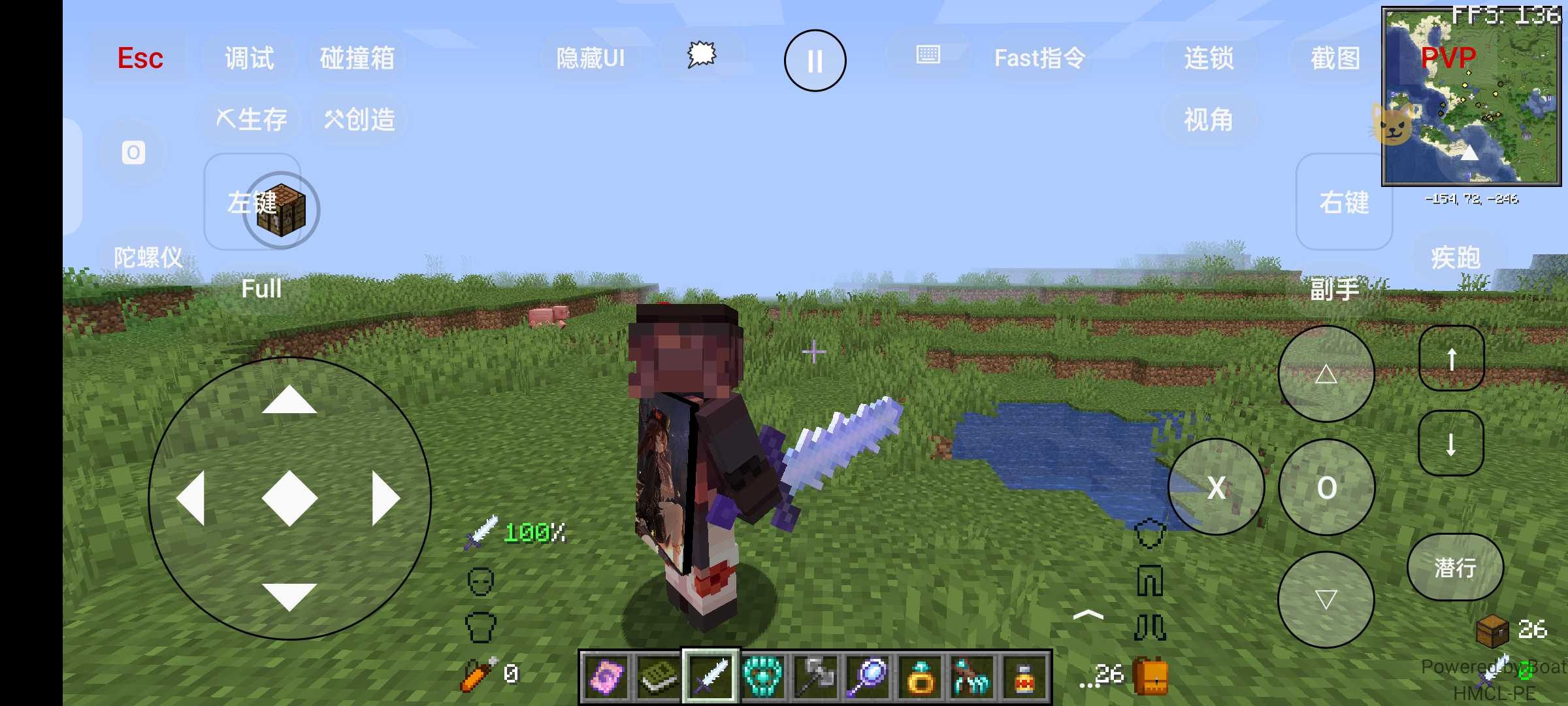This screenshot has height=706, width=1568.
Task: Open the orange backpack icon
Action: click(x=1151, y=677)
